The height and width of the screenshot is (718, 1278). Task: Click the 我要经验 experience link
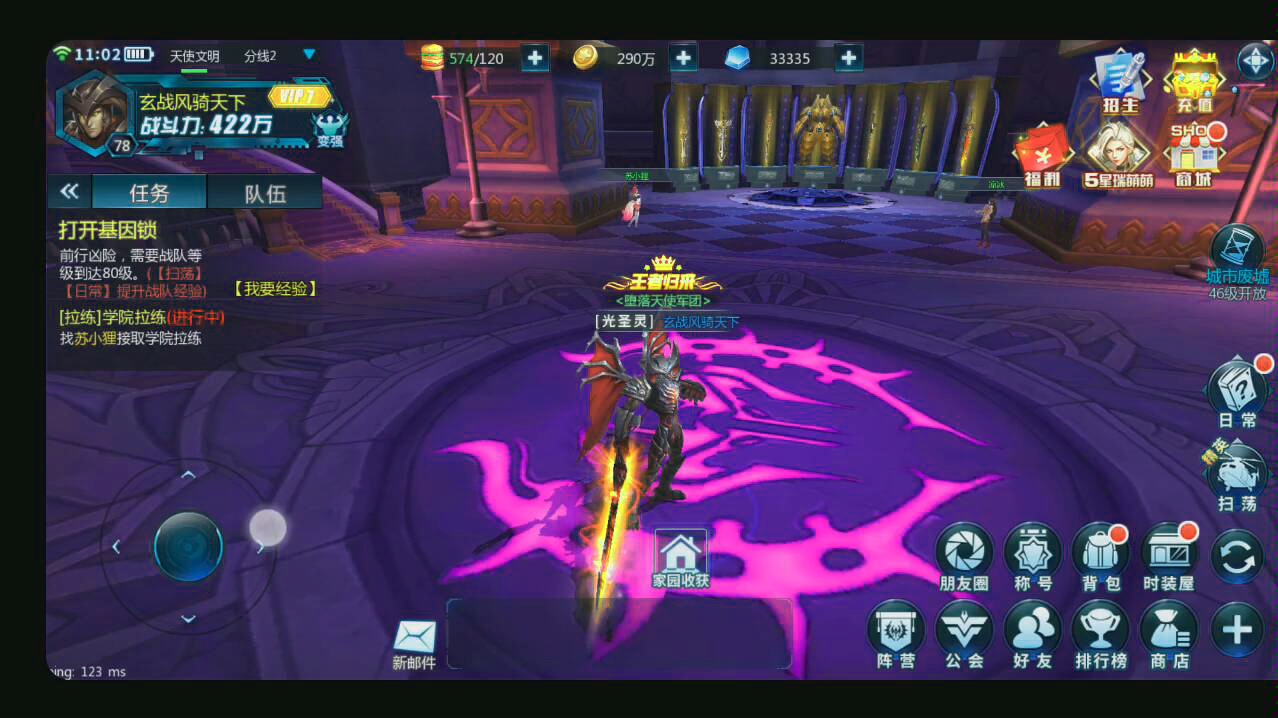click(x=275, y=288)
